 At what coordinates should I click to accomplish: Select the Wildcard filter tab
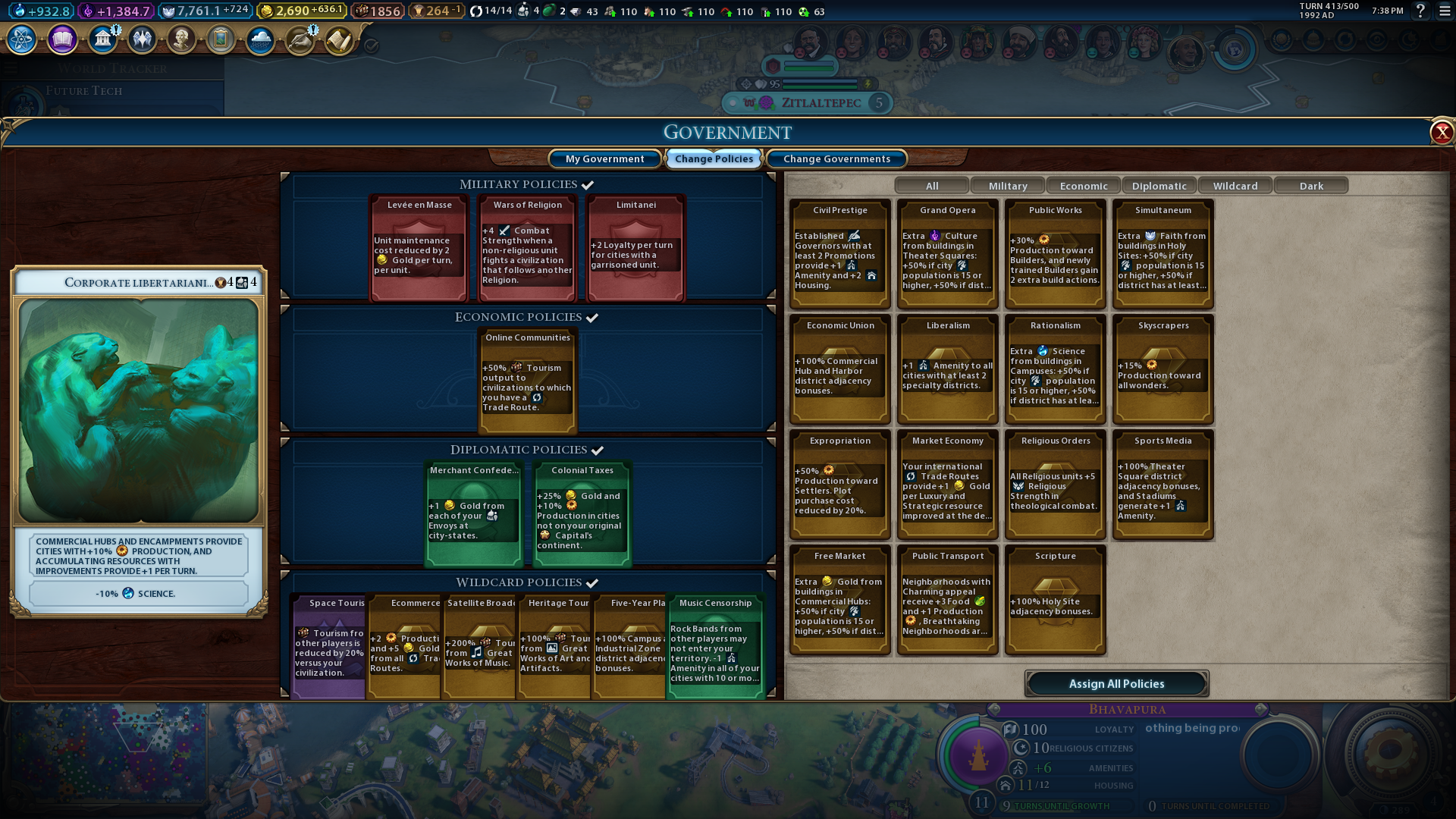[1235, 186]
